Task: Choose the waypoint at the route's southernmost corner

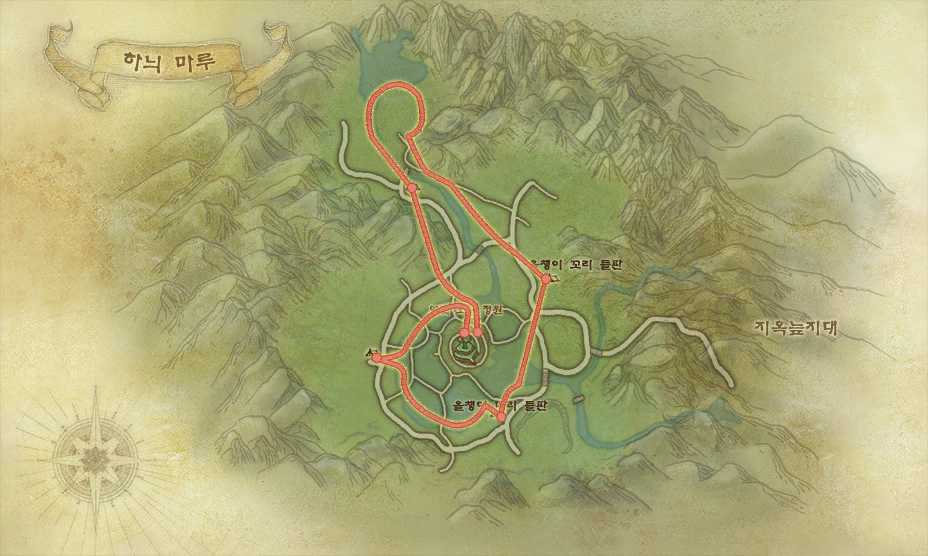Action: pos(501,417)
